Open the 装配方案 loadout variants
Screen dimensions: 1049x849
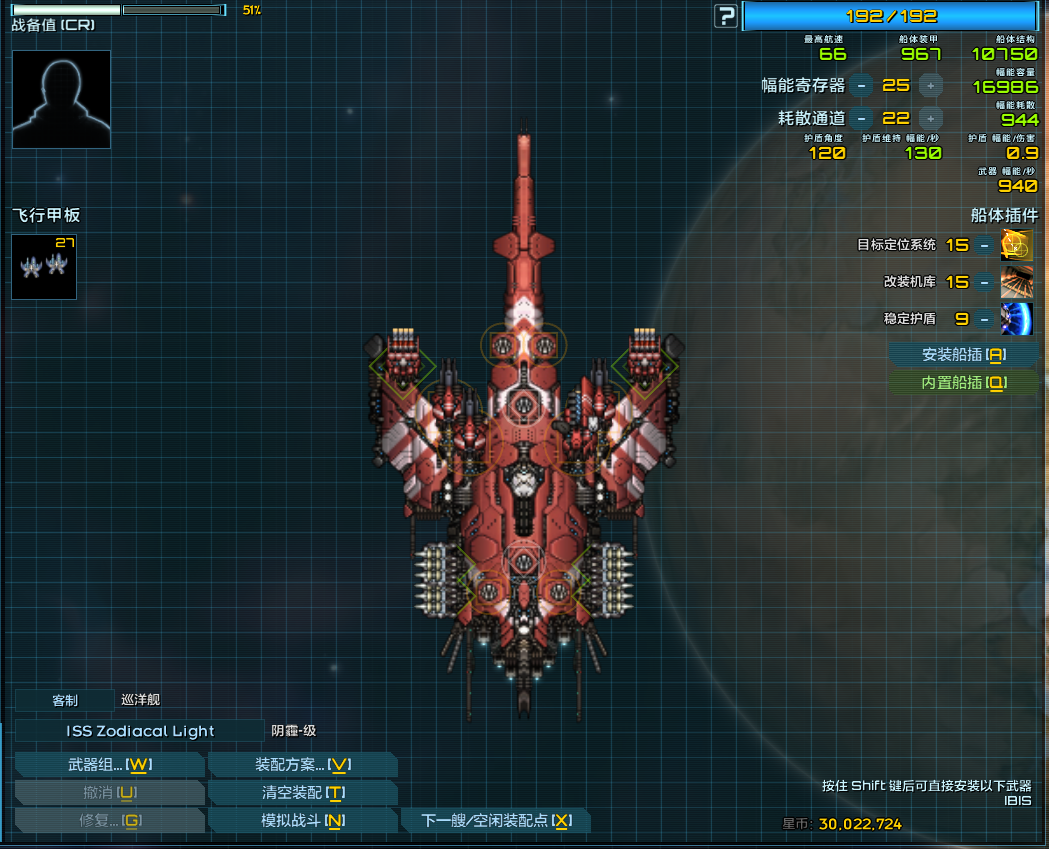coord(302,765)
